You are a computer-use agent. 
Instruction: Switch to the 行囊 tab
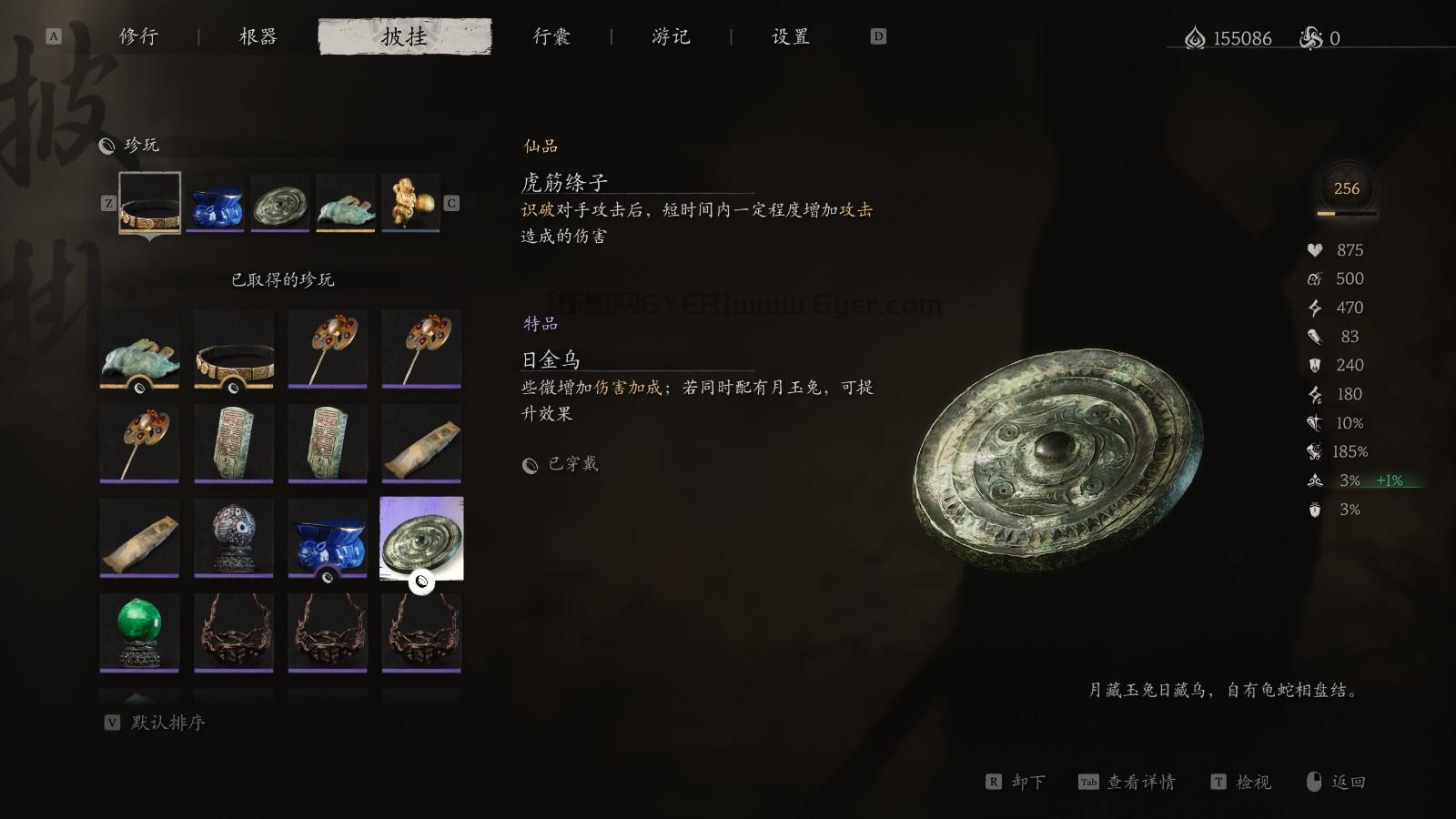point(551,36)
